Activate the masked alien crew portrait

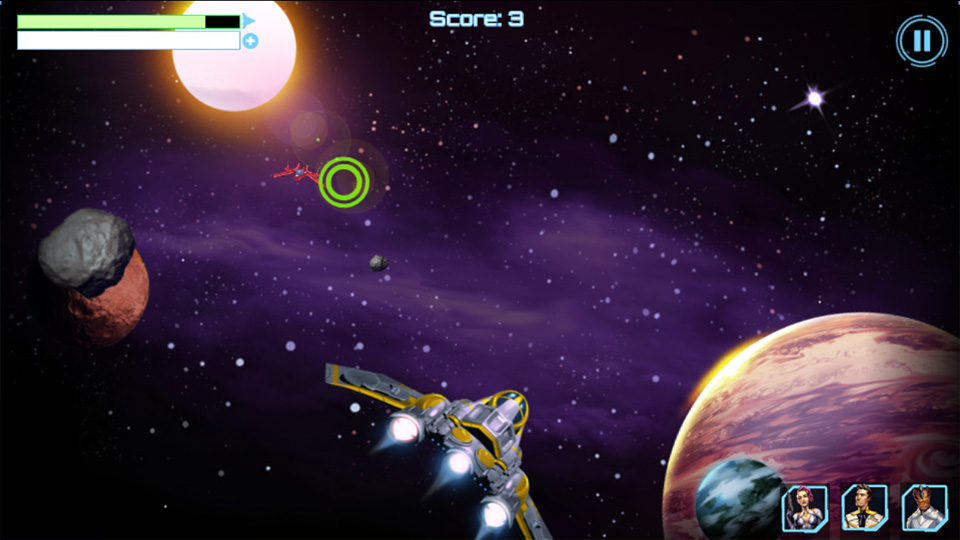(924, 507)
